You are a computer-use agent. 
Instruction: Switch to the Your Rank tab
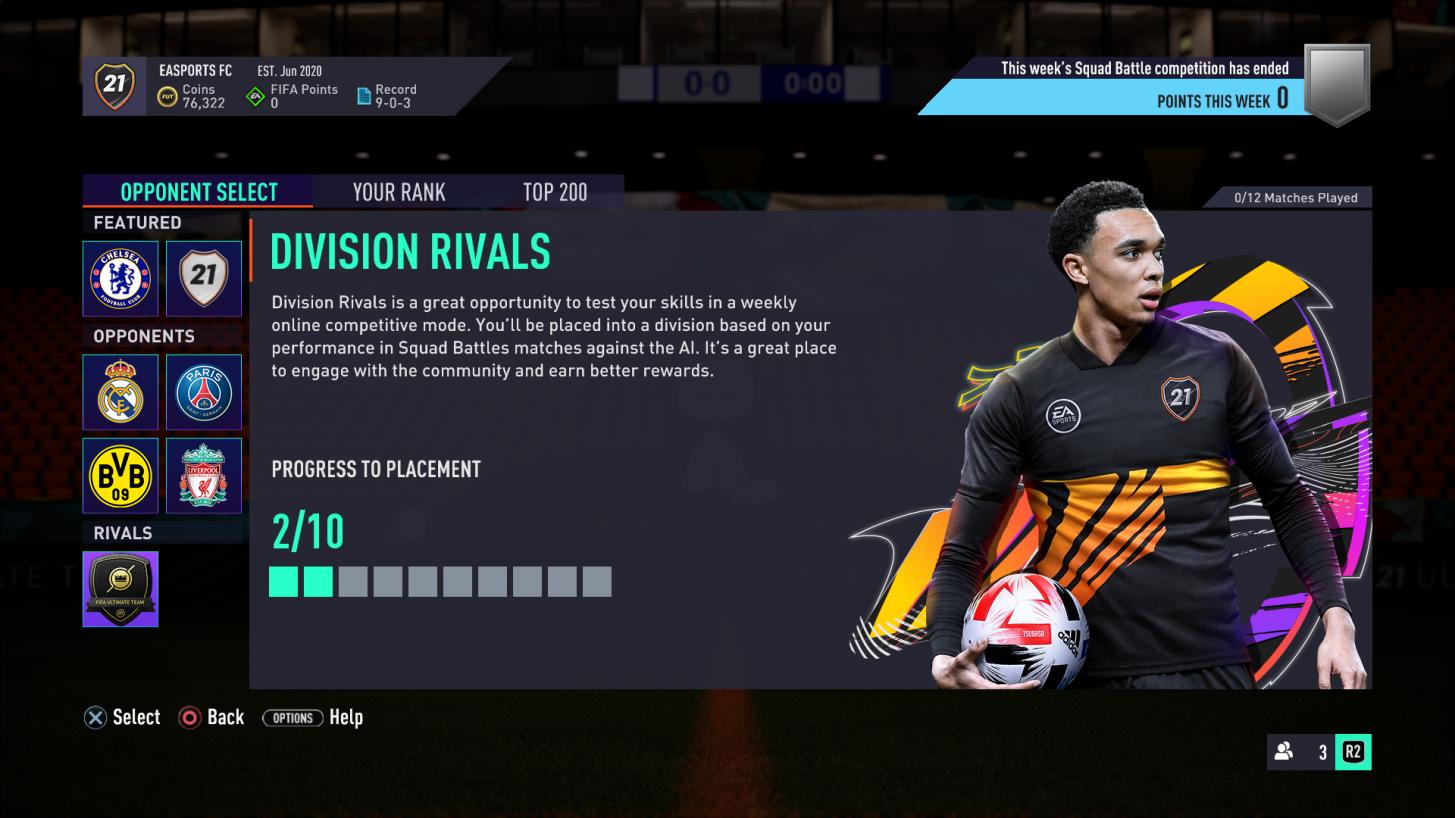[x=398, y=192]
